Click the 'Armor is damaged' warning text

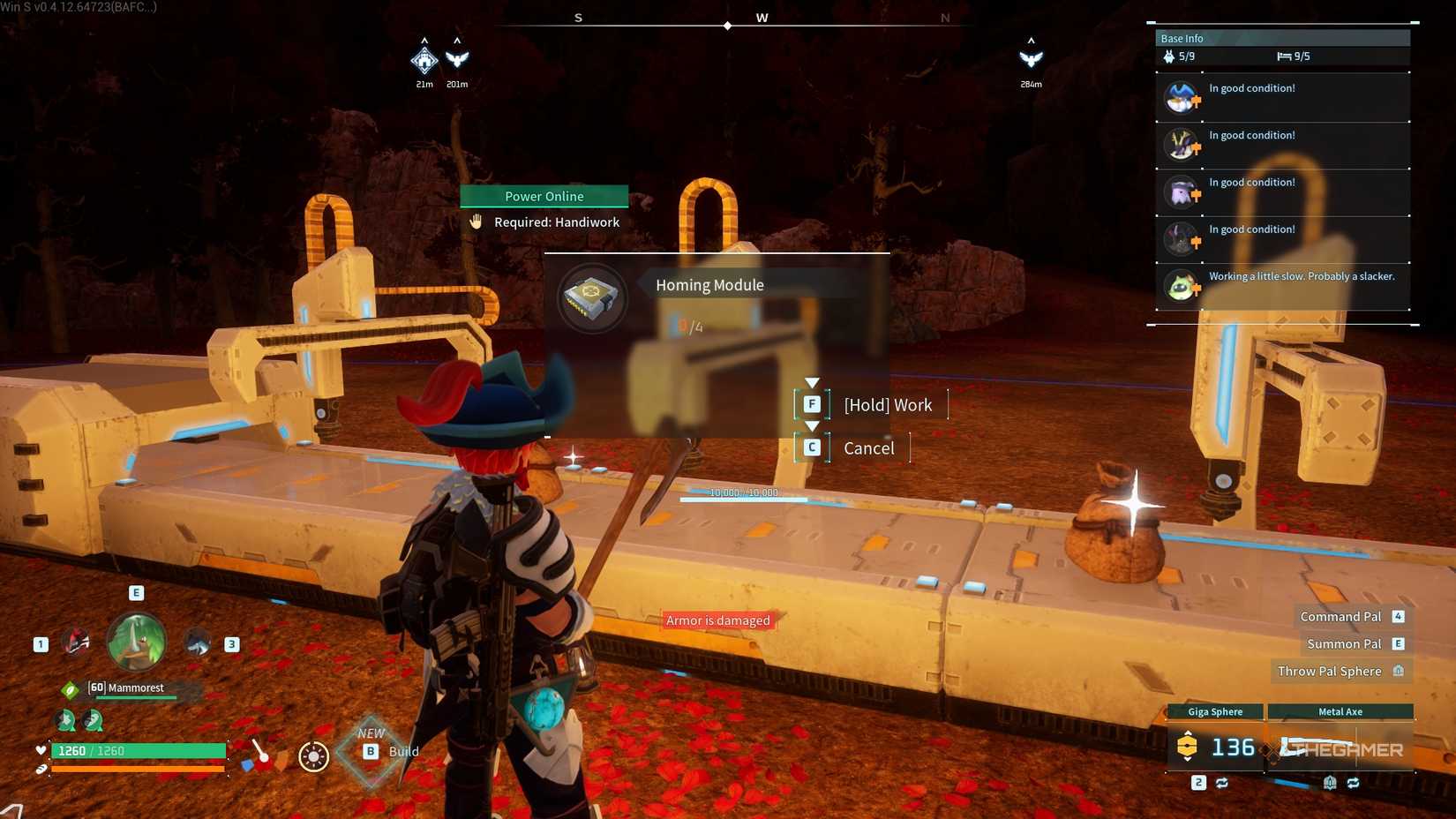(x=717, y=620)
